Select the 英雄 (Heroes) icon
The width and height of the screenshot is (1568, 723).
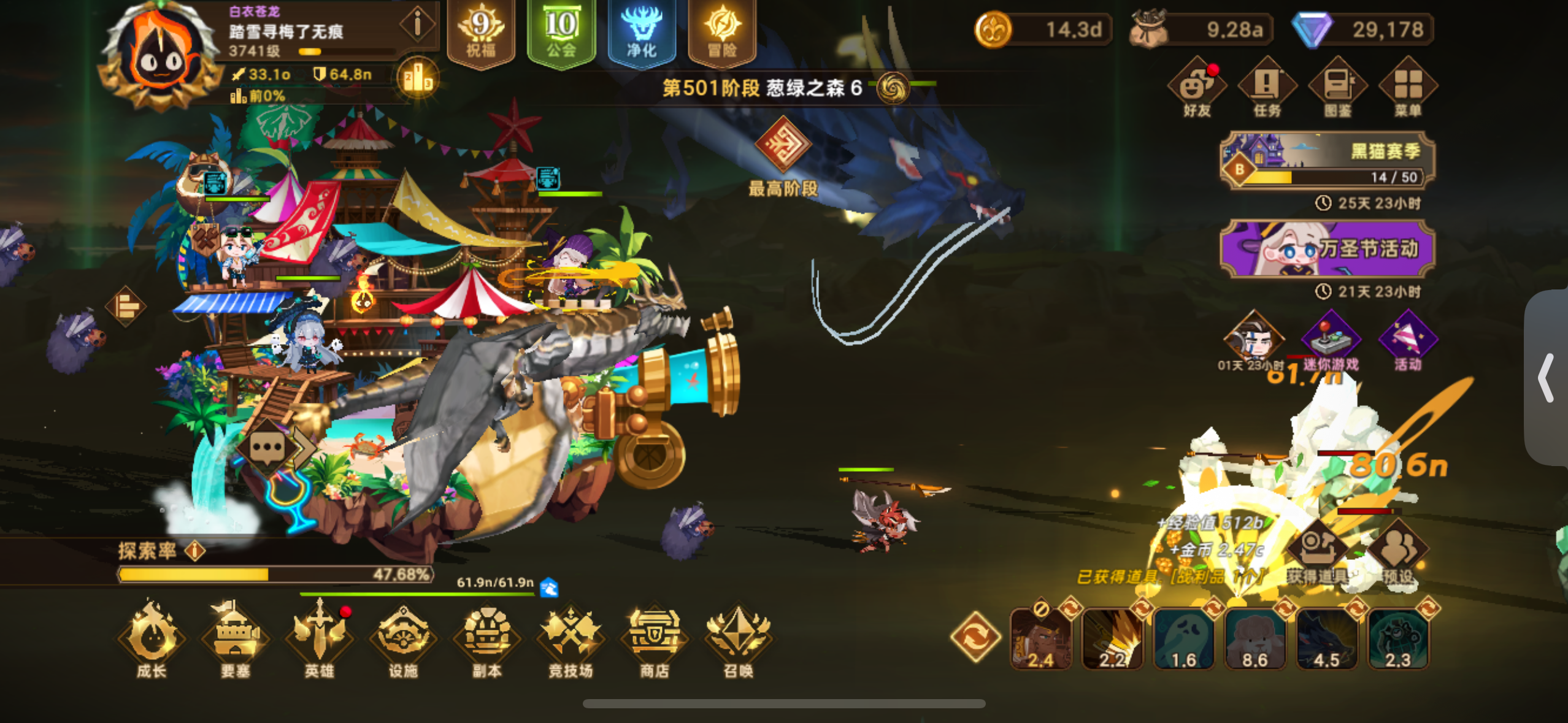pyautogui.click(x=320, y=638)
